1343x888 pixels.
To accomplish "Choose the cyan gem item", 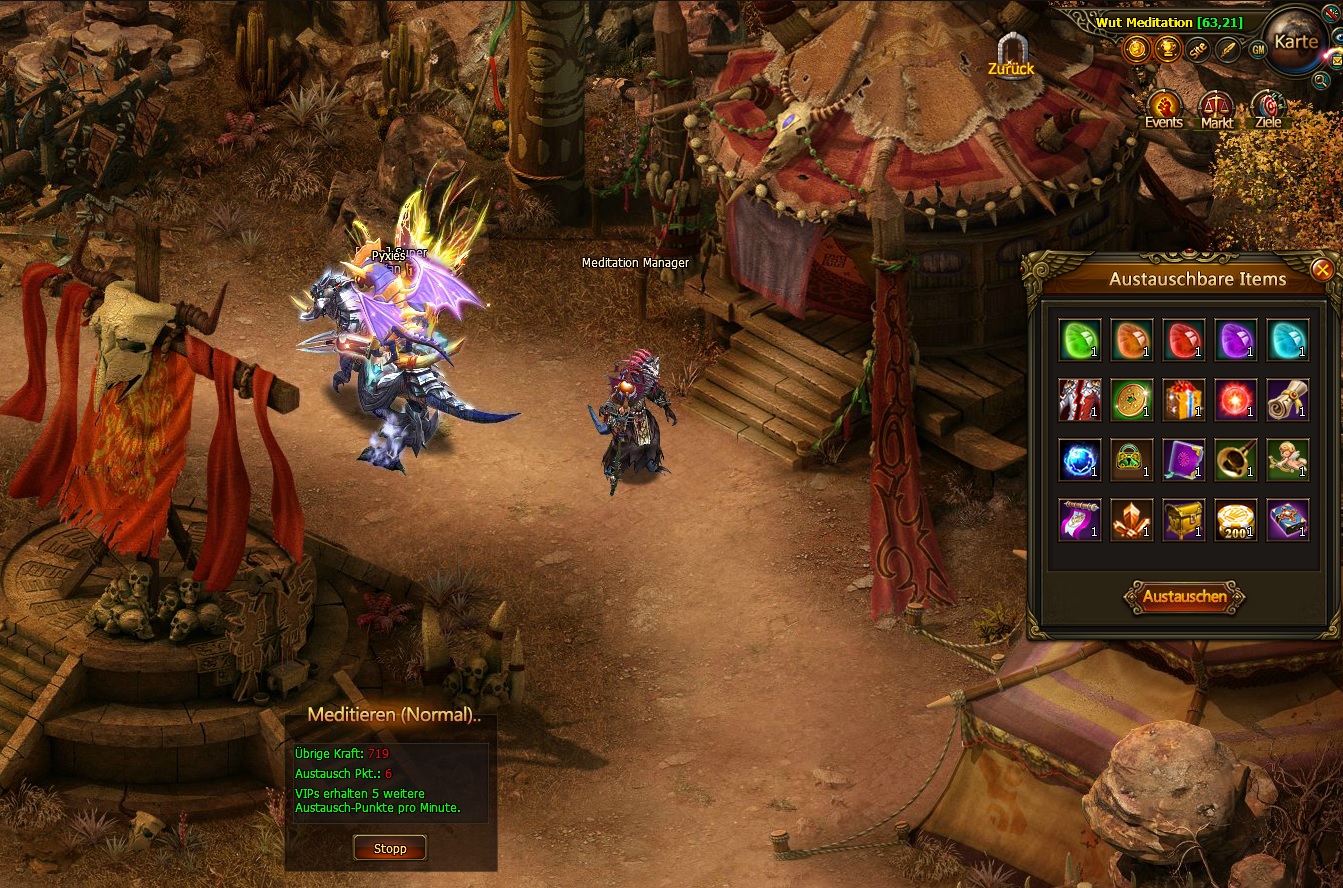I will click(1288, 340).
